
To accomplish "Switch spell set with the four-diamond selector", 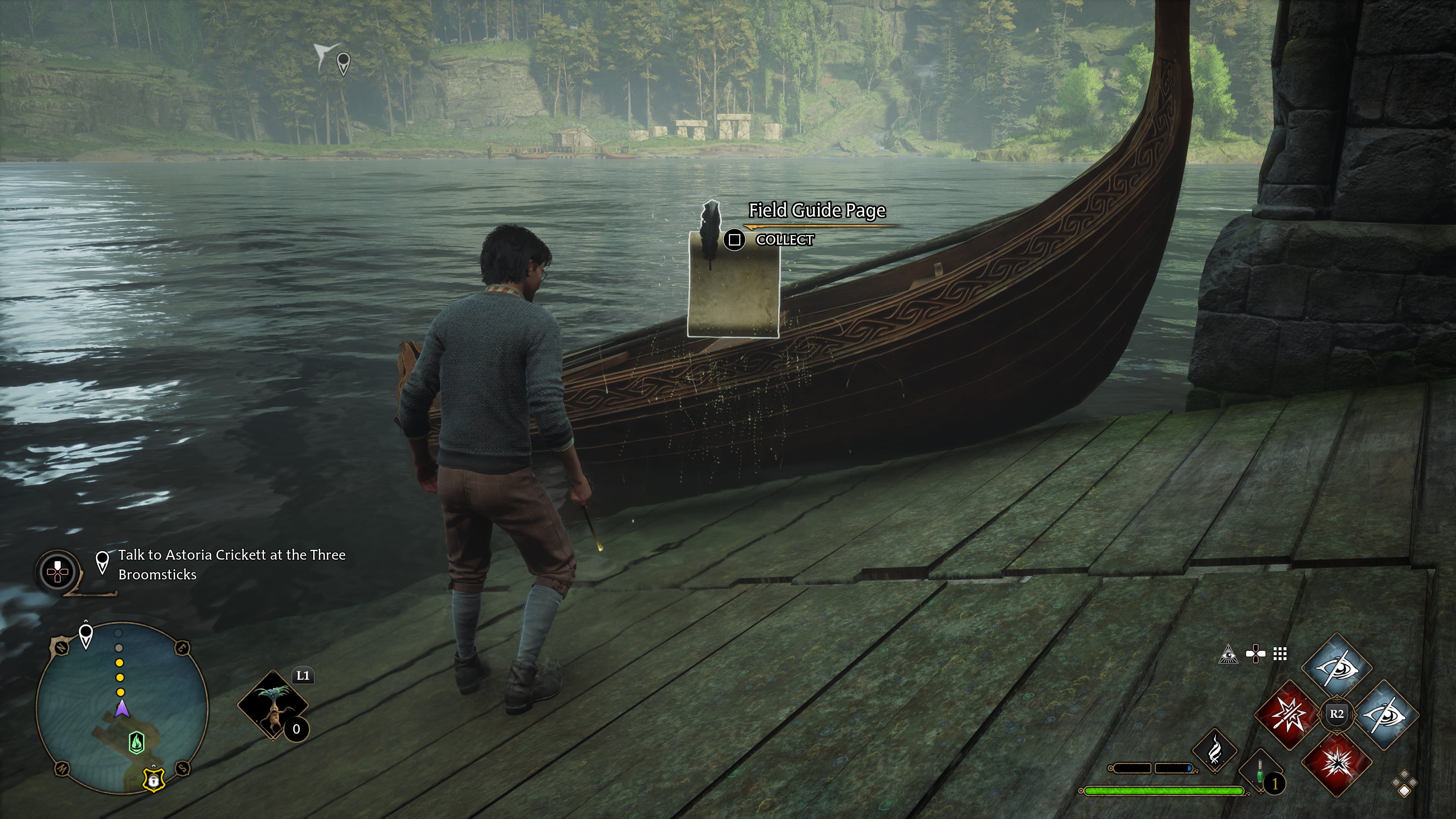I will click(1404, 785).
